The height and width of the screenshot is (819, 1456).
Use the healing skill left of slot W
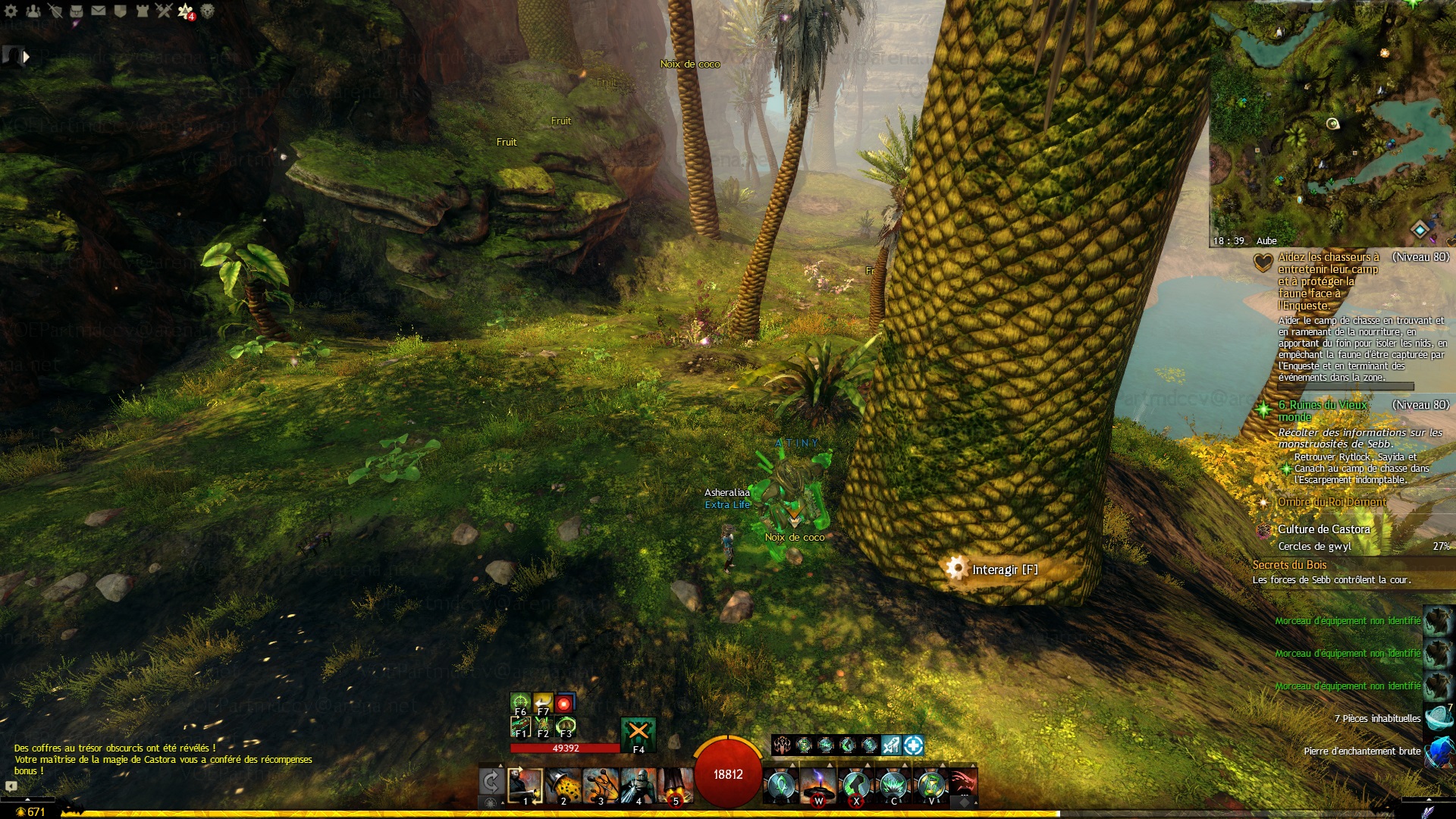tap(780, 785)
